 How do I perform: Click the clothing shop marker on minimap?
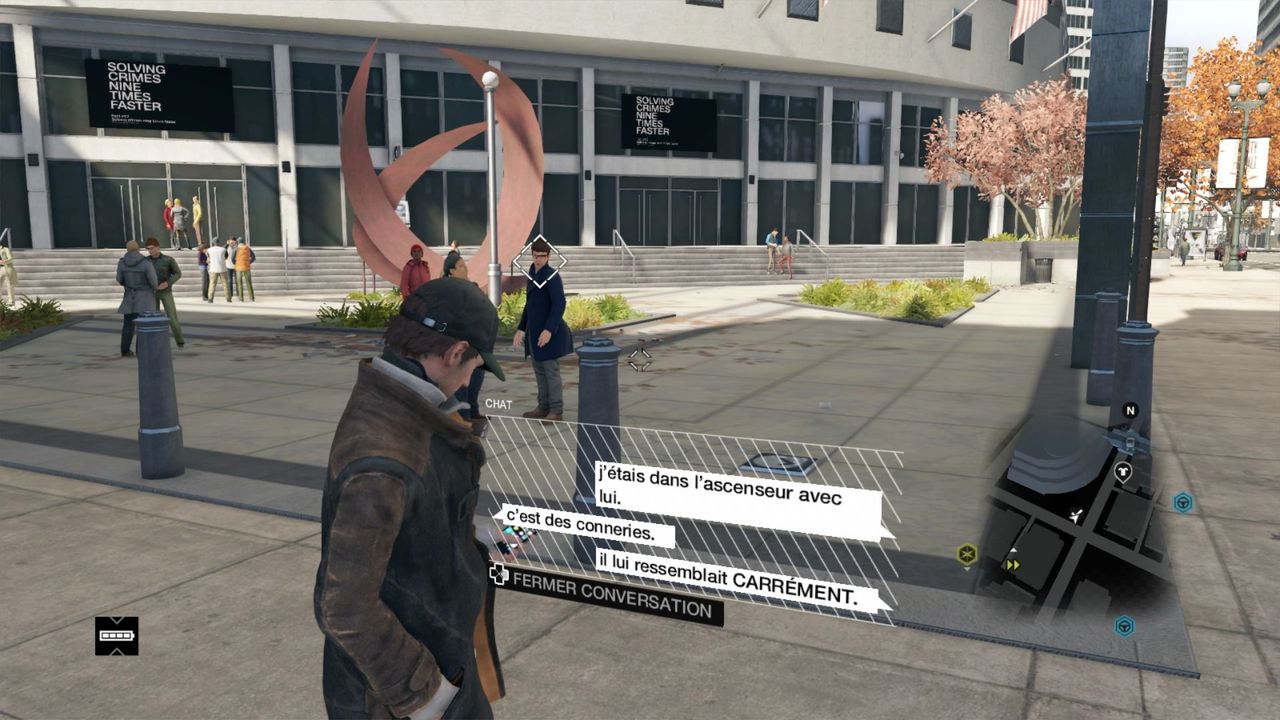1123,470
